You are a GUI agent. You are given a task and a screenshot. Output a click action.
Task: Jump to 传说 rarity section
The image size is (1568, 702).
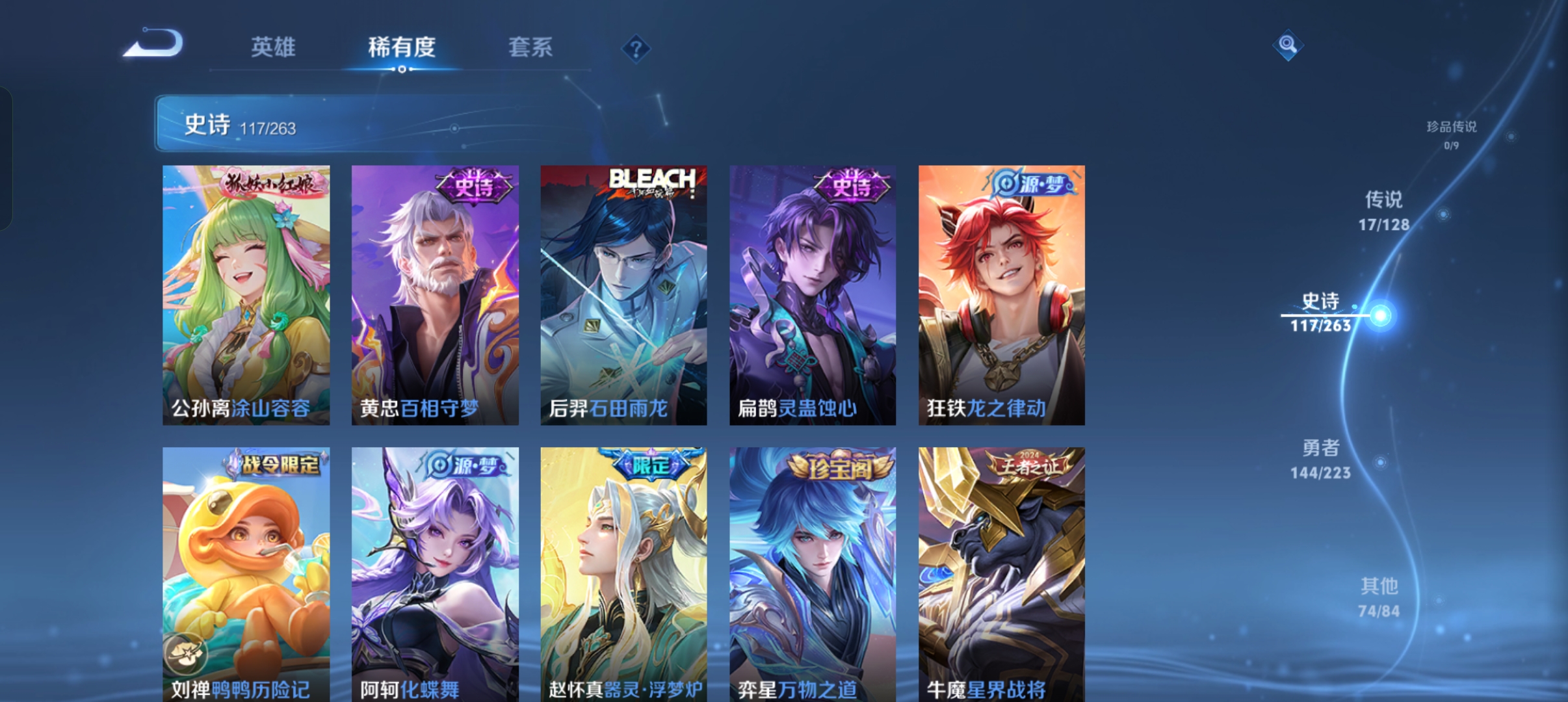[x=1383, y=211]
